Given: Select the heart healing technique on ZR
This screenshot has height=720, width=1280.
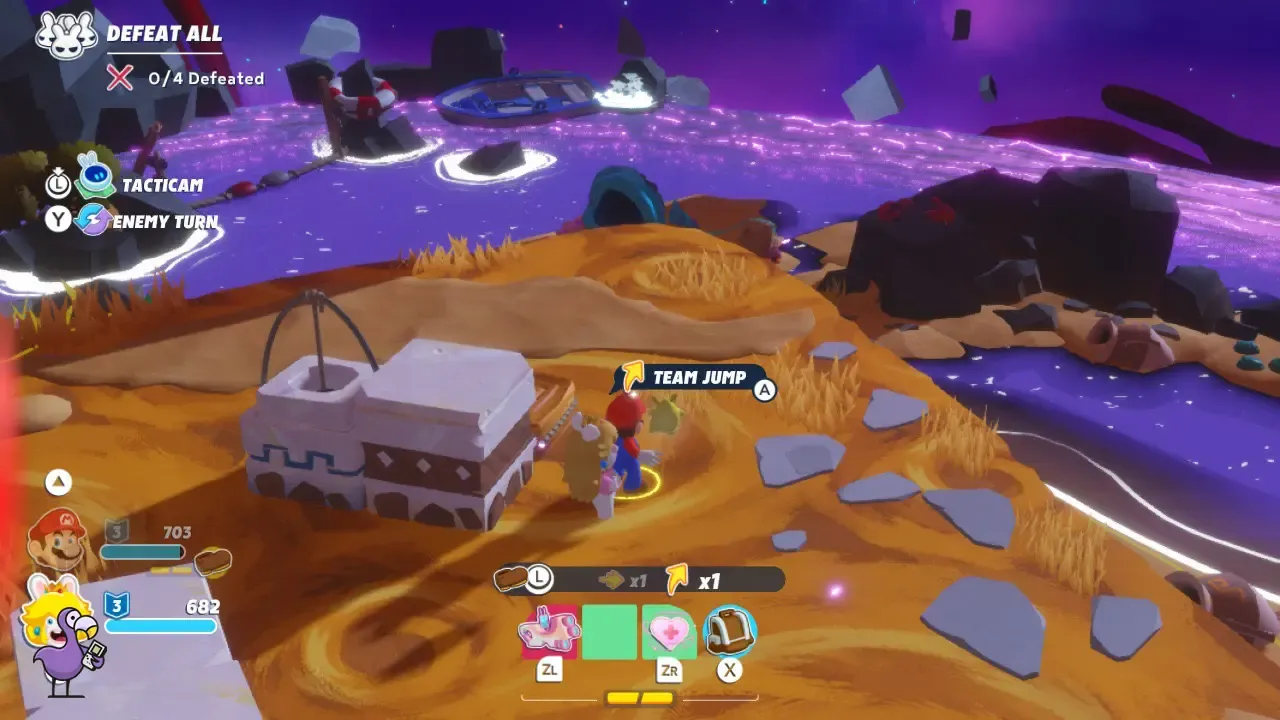Looking at the screenshot, I should (x=668, y=631).
